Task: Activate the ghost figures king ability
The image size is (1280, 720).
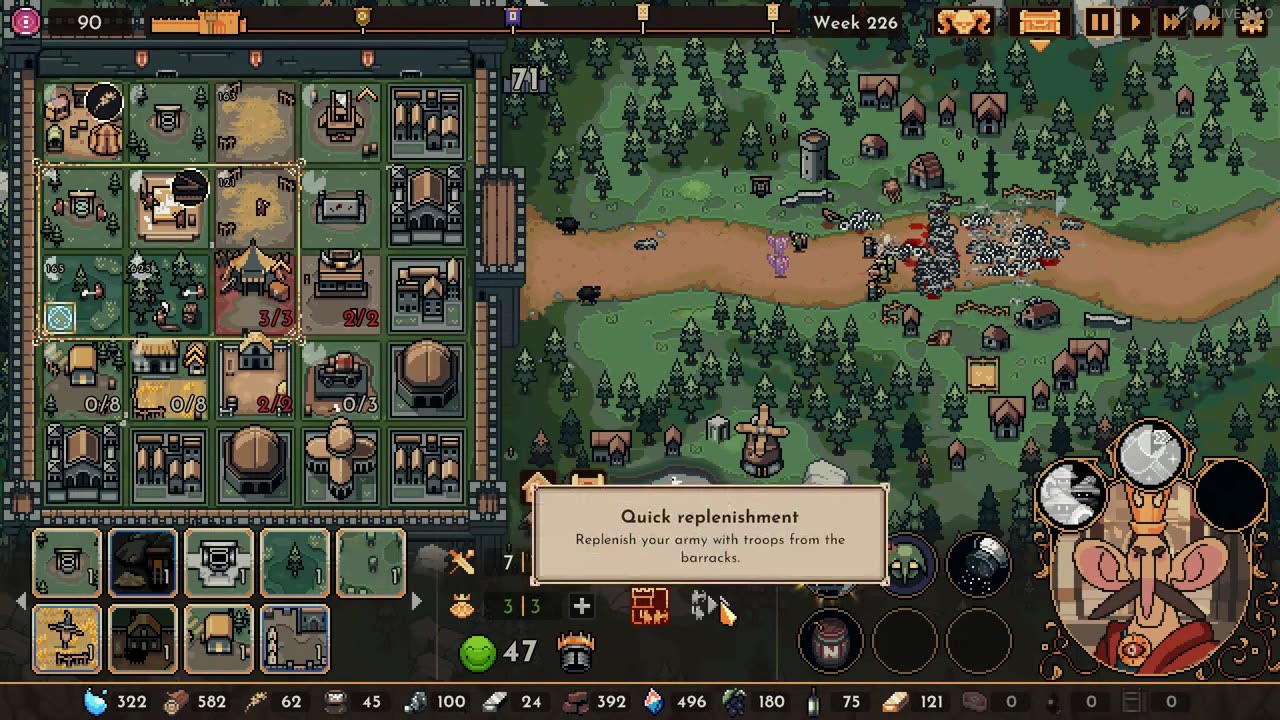Action: [1072, 493]
